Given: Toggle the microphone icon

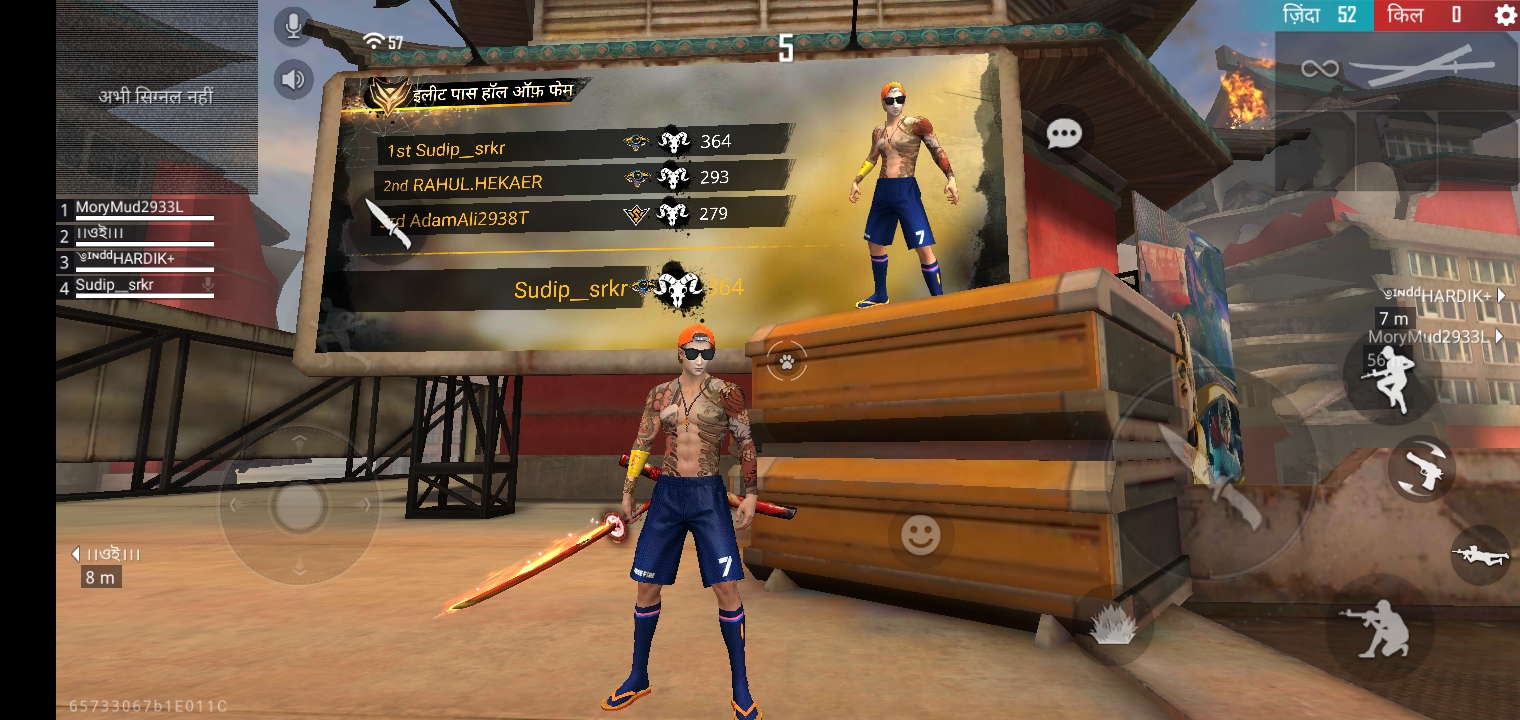Looking at the screenshot, I should click(x=293, y=27).
